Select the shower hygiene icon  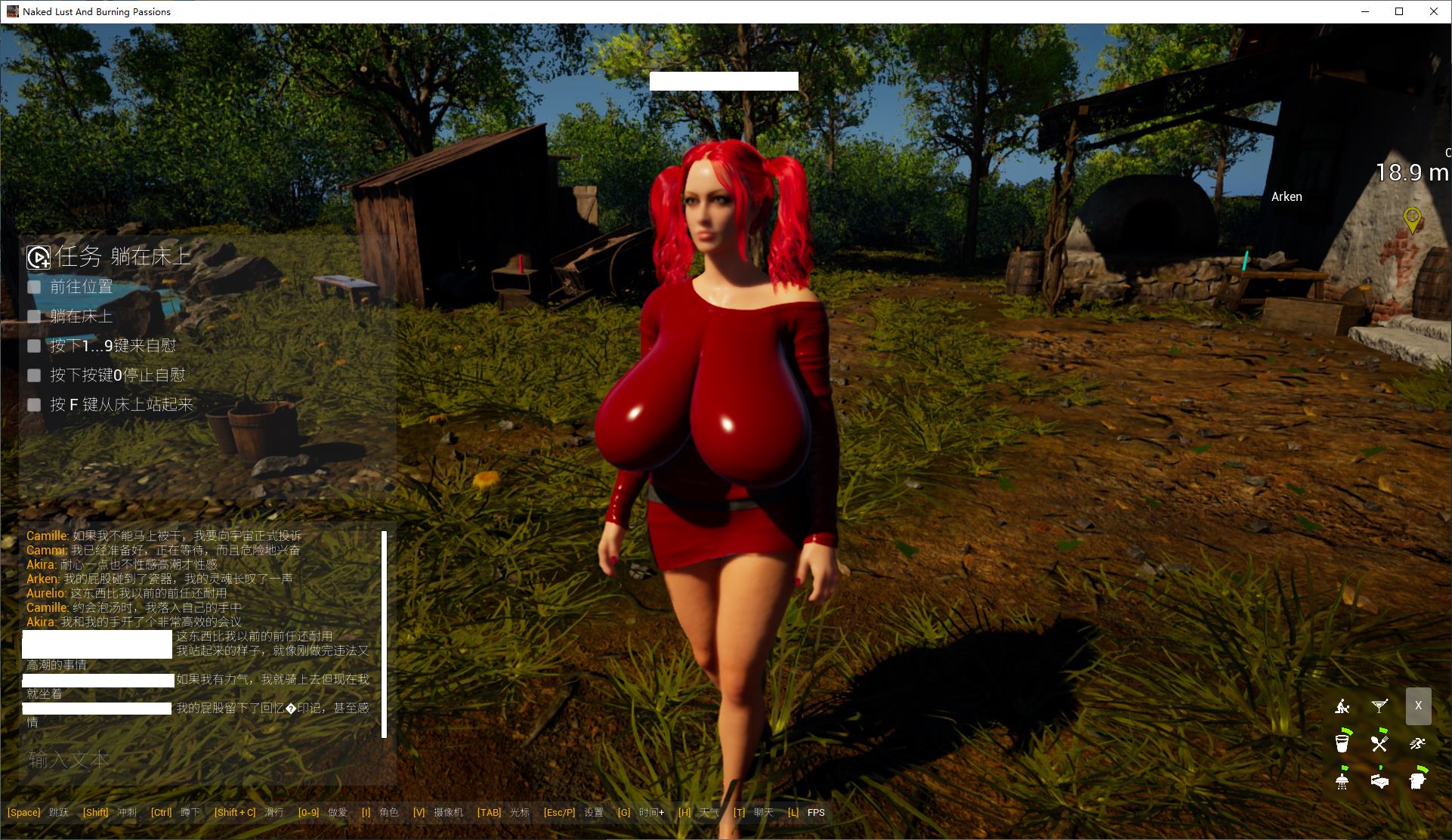pyautogui.click(x=1342, y=780)
